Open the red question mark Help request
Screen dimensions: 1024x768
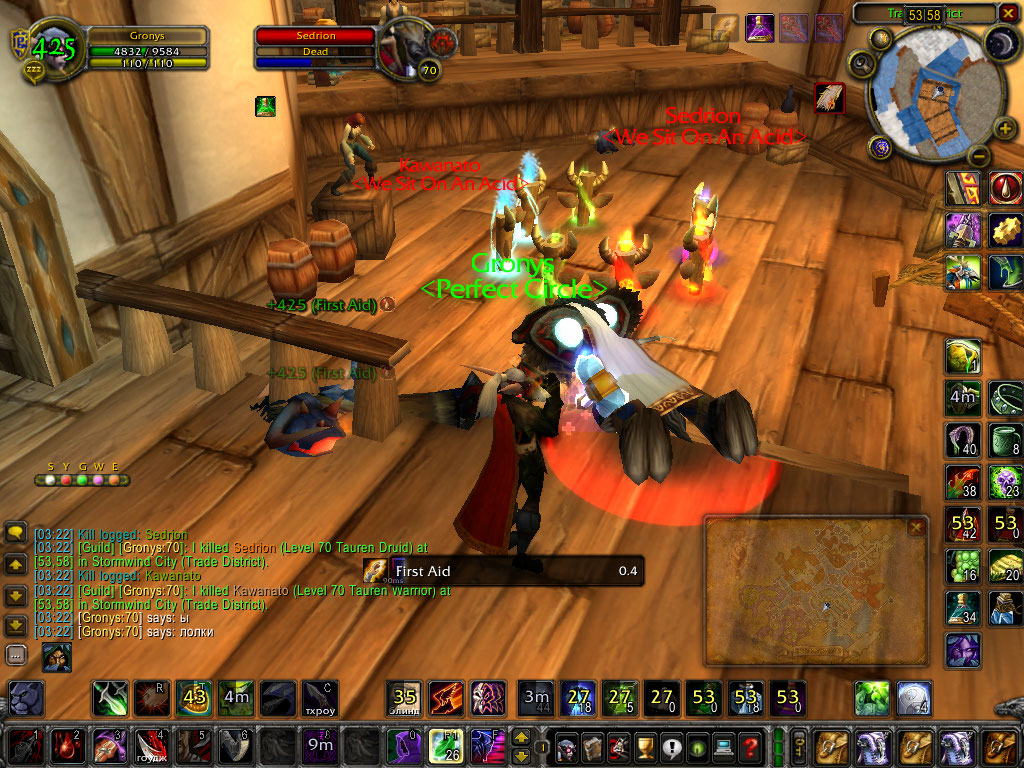coord(749,746)
